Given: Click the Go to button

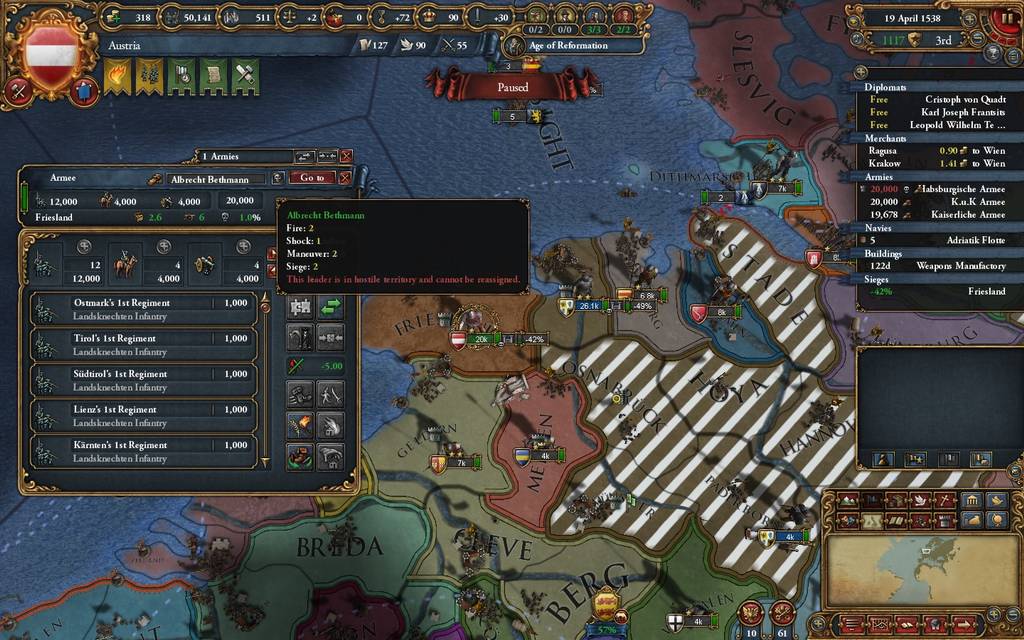Looking at the screenshot, I should tap(311, 177).
